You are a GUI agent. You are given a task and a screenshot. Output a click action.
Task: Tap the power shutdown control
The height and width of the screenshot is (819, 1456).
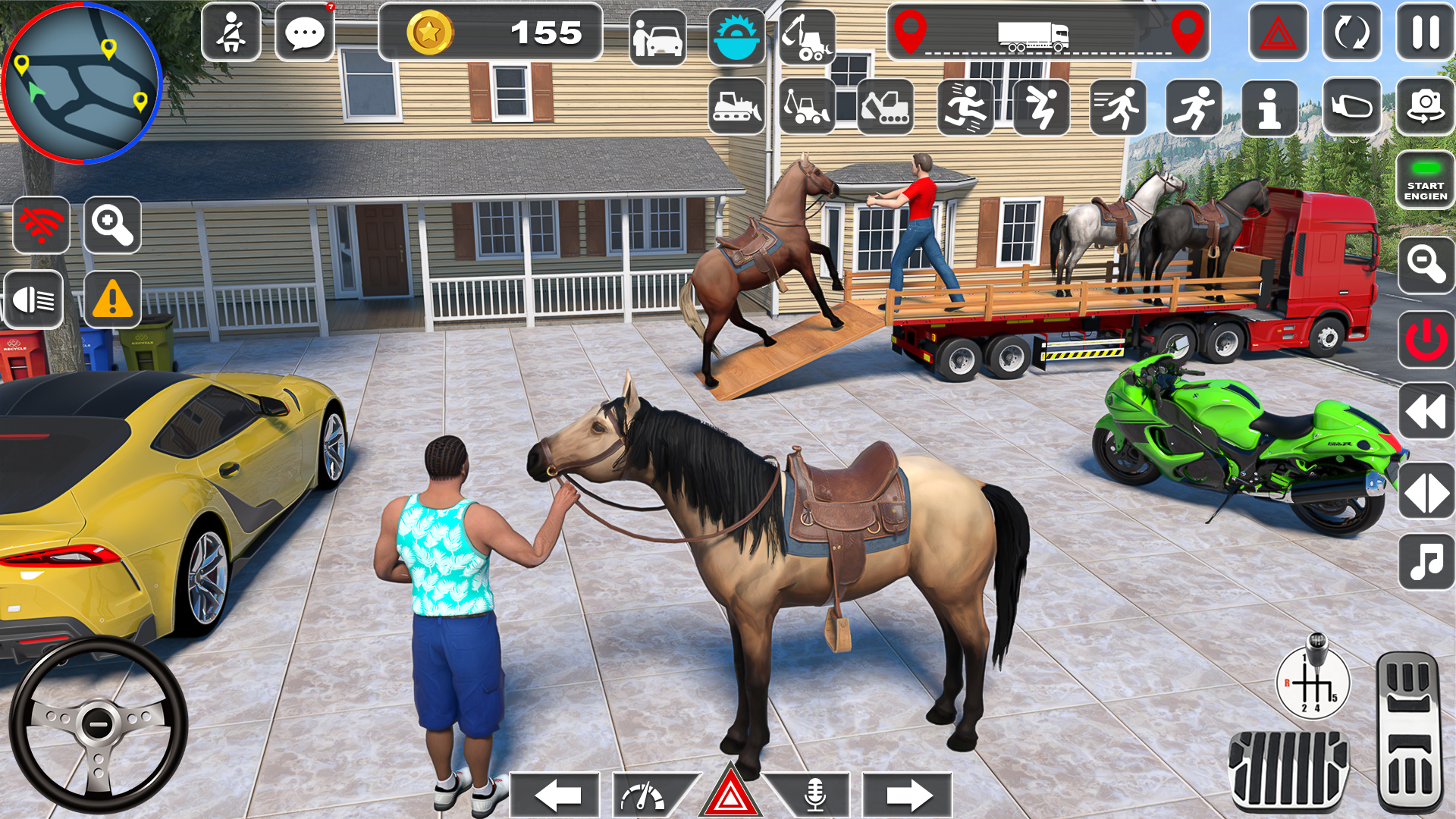1425,340
